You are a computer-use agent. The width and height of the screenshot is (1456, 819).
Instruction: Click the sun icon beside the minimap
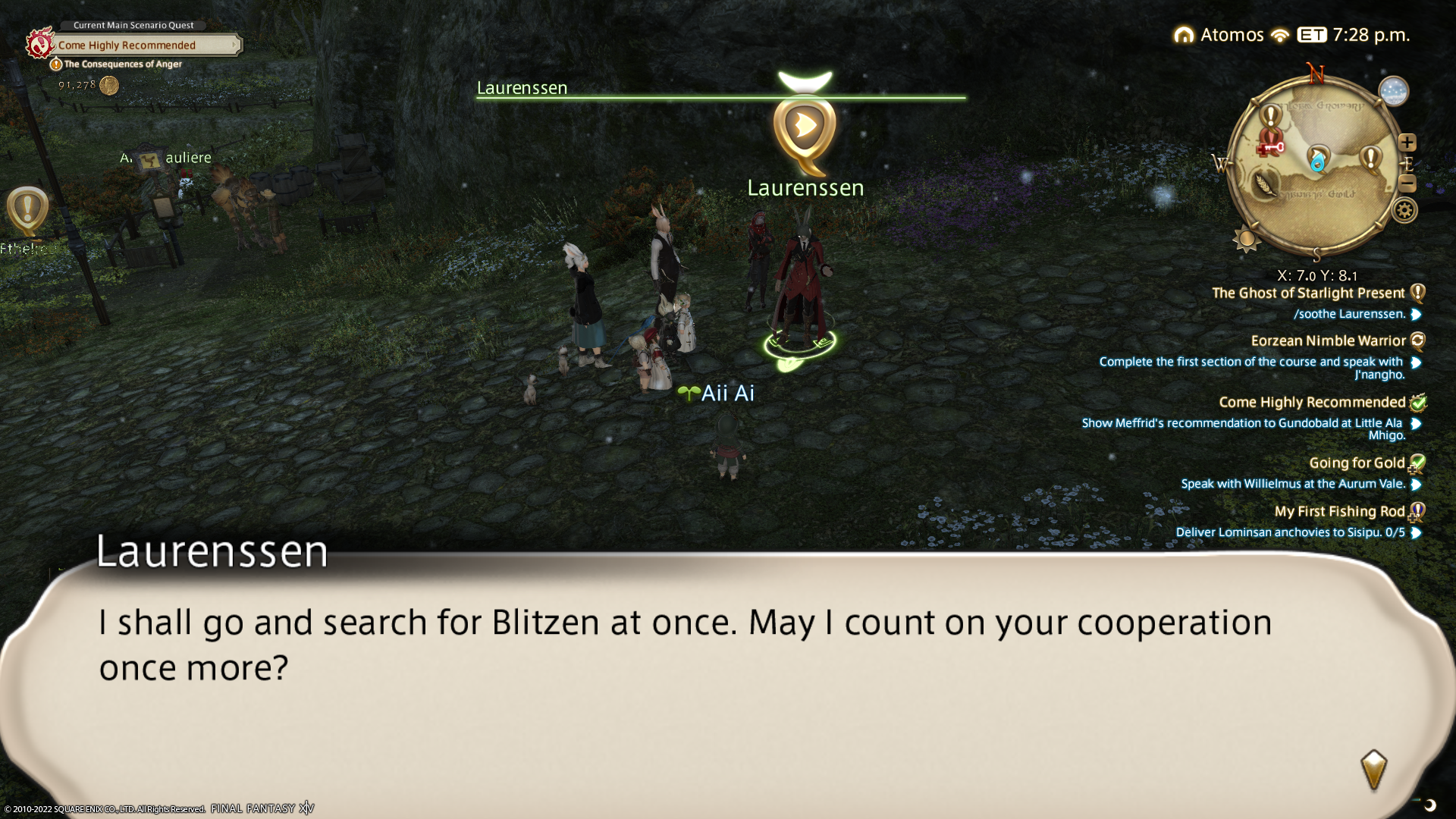point(1246,240)
